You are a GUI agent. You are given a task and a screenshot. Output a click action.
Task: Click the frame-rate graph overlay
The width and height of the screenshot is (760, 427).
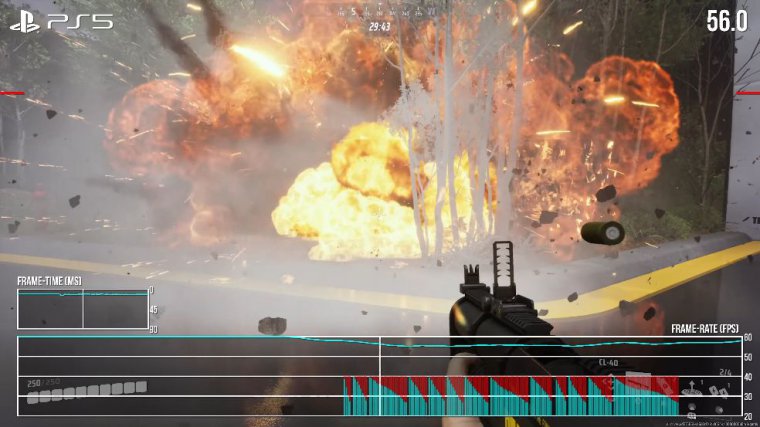click(x=379, y=375)
